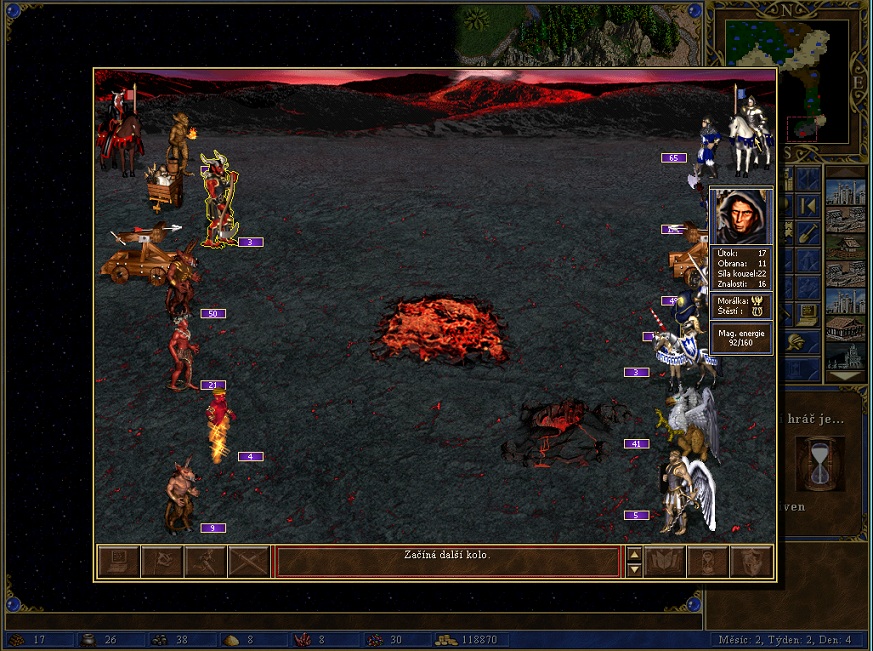Toggle auto-combat with the crossed swords button

[x=250, y=562]
